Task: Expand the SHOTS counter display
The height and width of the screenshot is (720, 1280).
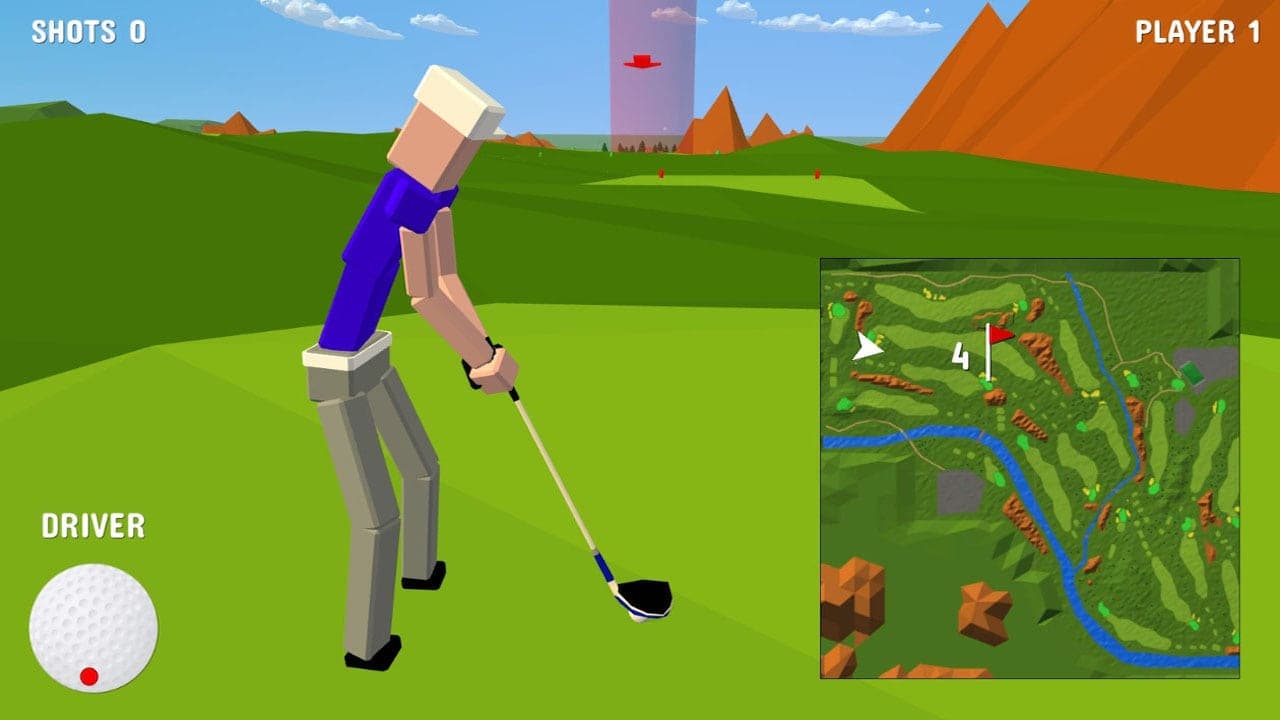Action: coord(88,33)
